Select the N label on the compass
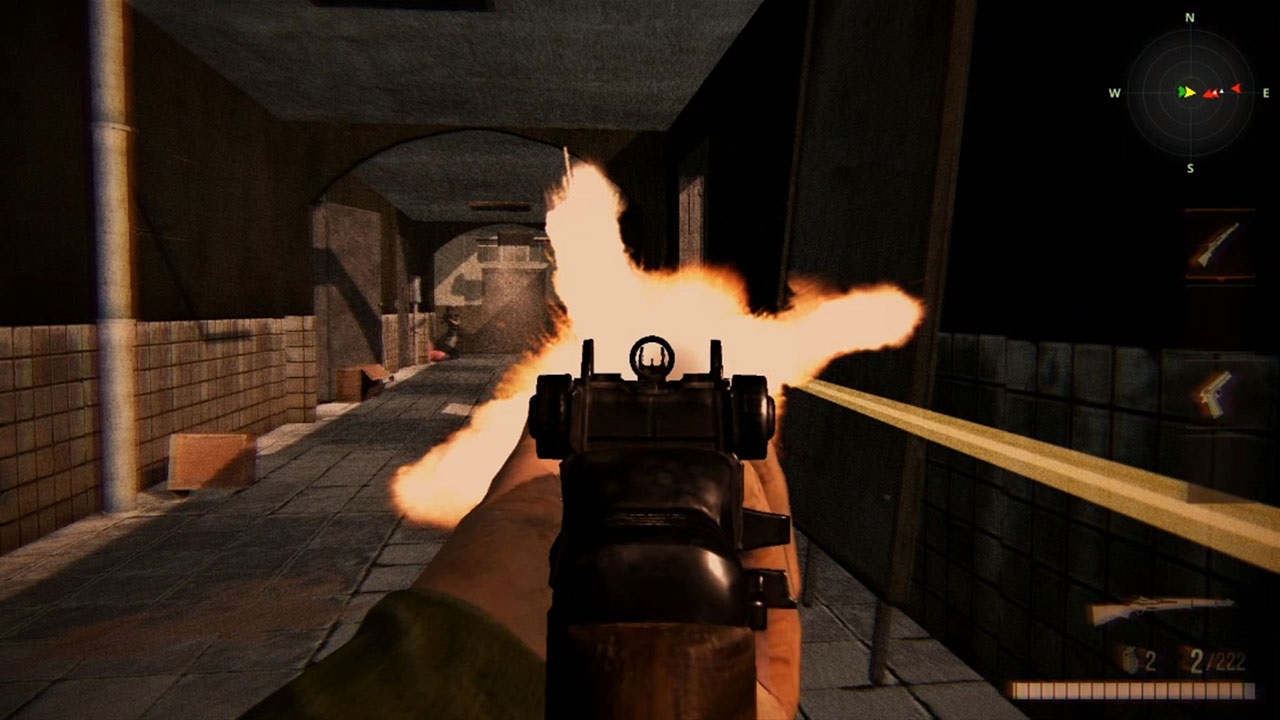 coord(1189,17)
